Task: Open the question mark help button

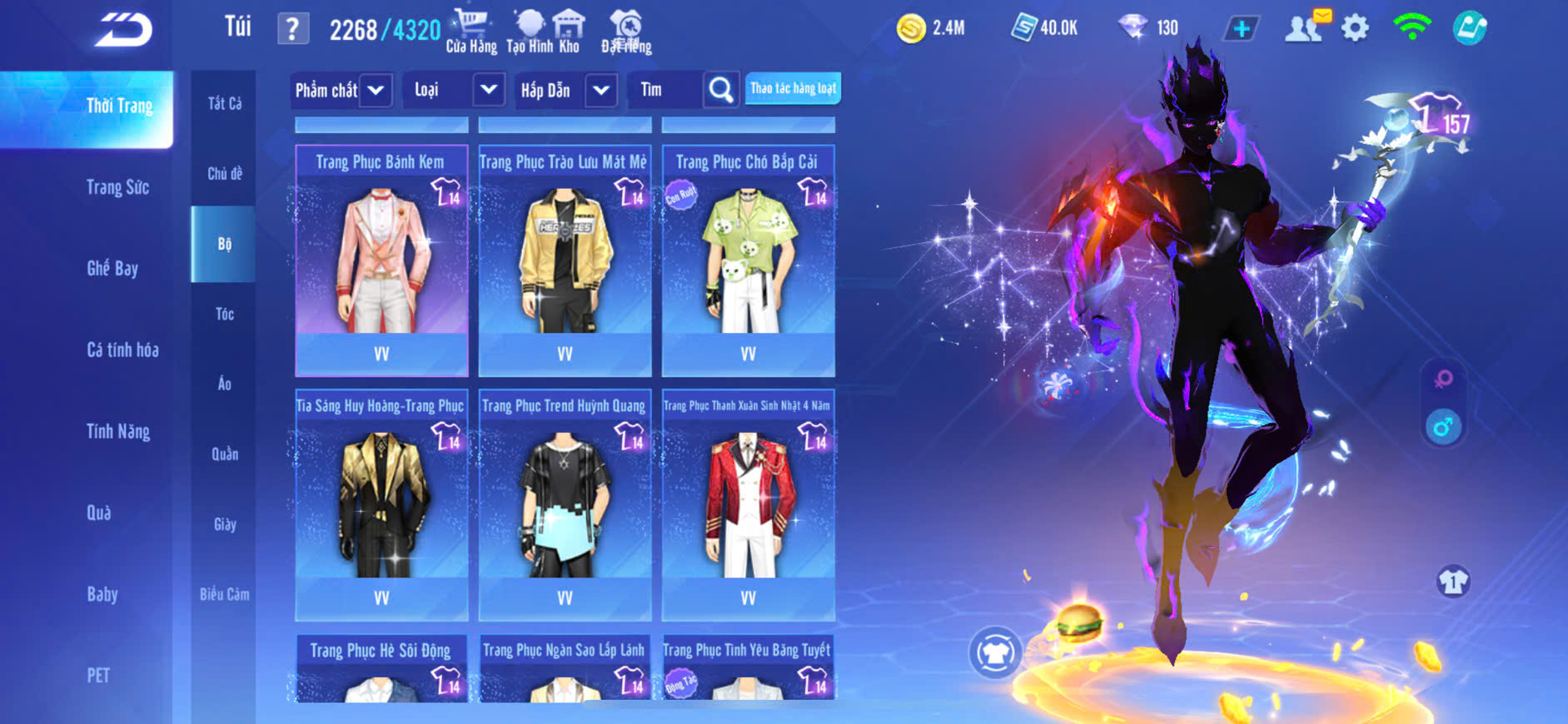Action: [x=292, y=30]
